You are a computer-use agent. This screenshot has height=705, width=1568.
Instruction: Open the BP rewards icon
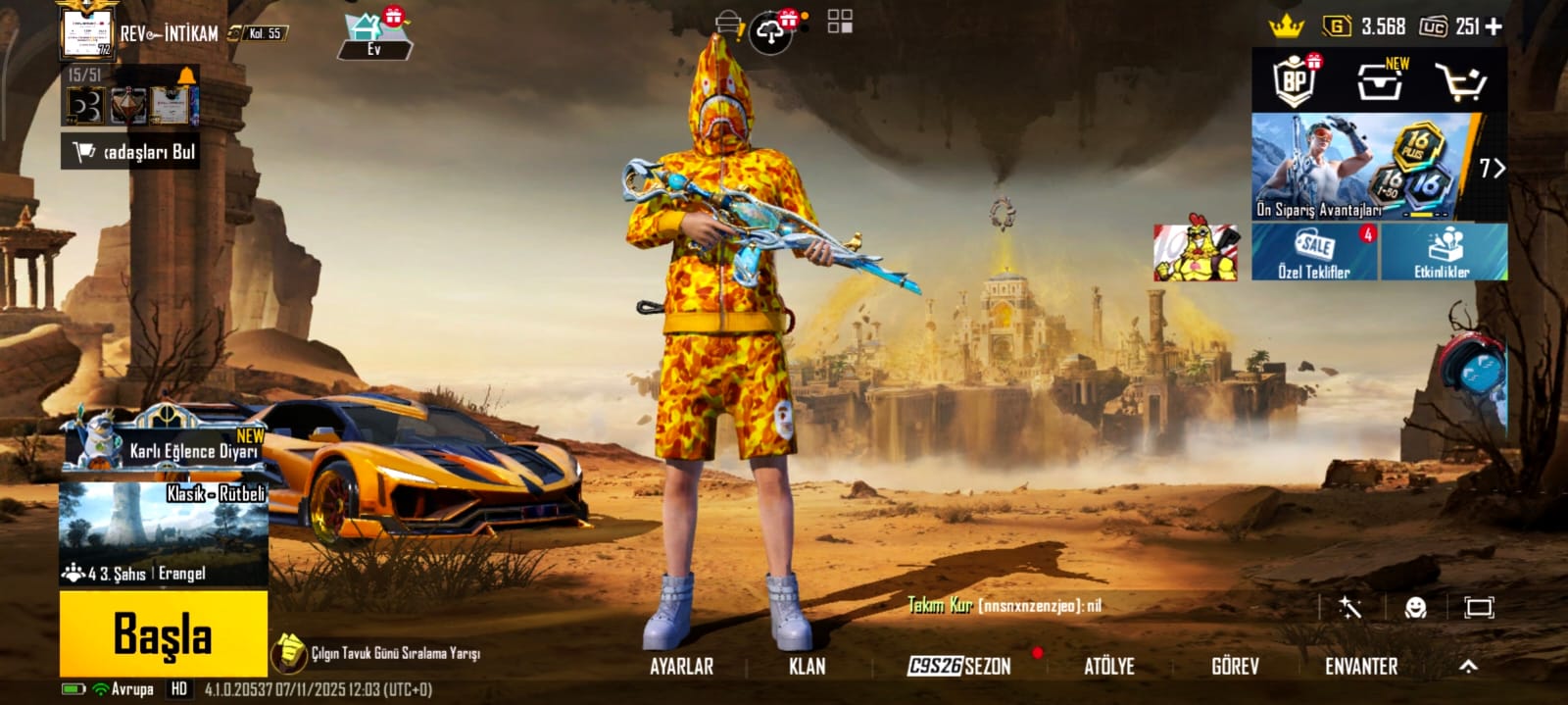pos(1296,80)
